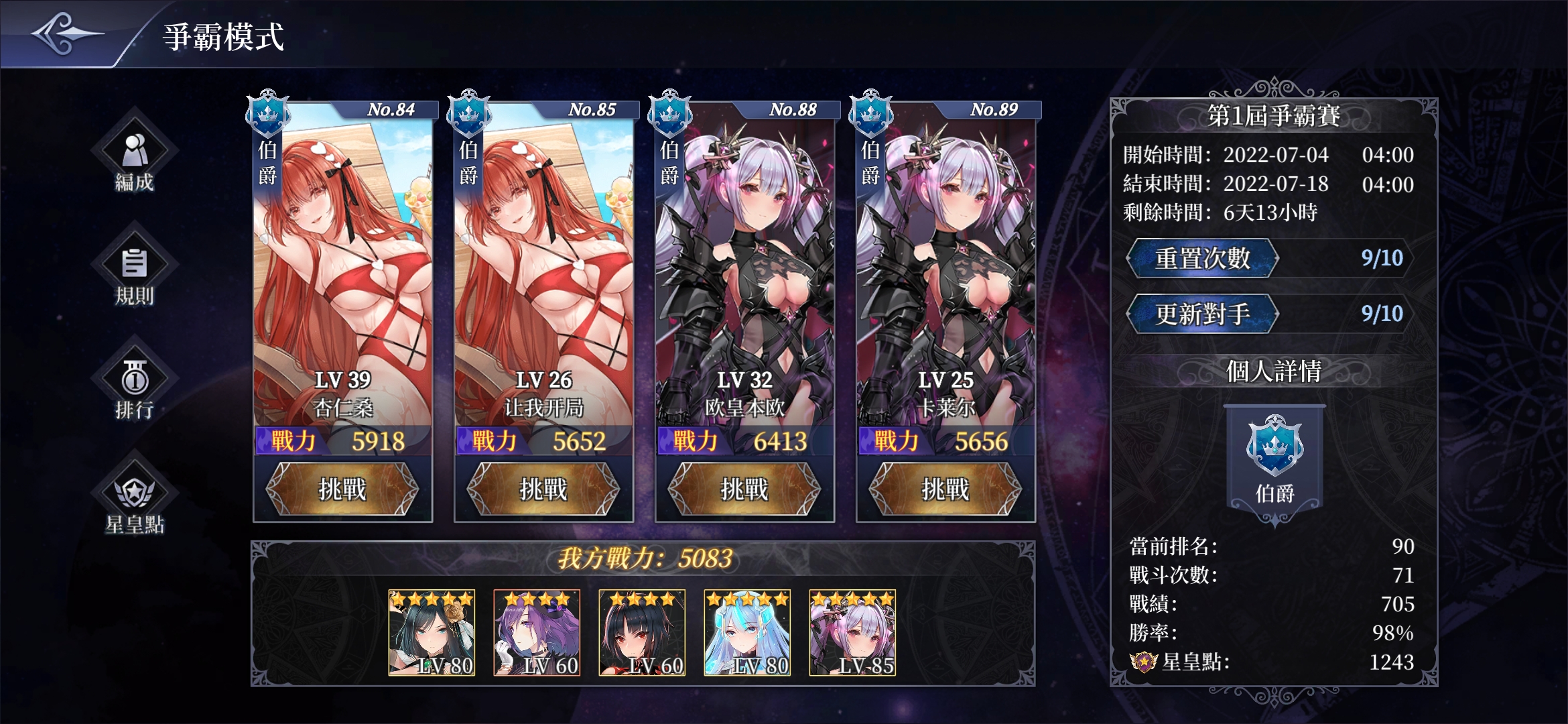Select the black-haired LV 80 team member
This screenshot has width=1568, height=724.
(x=432, y=632)
